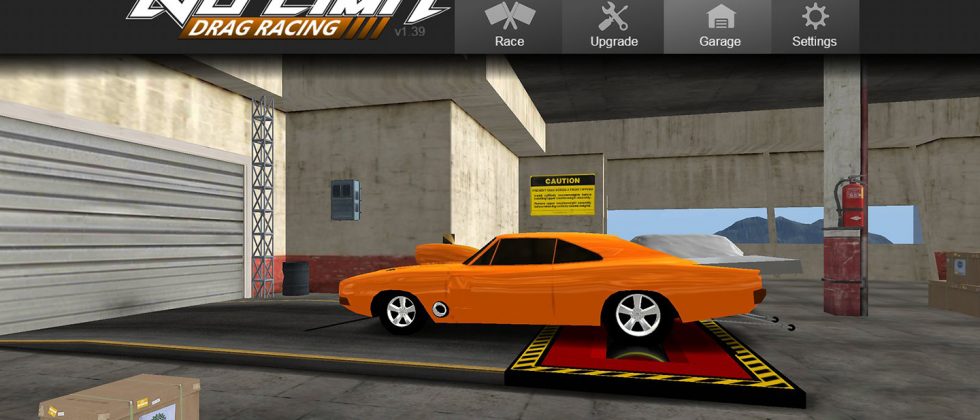Open the Settings menu
This screenshot has width=980, height=420.
814,26
